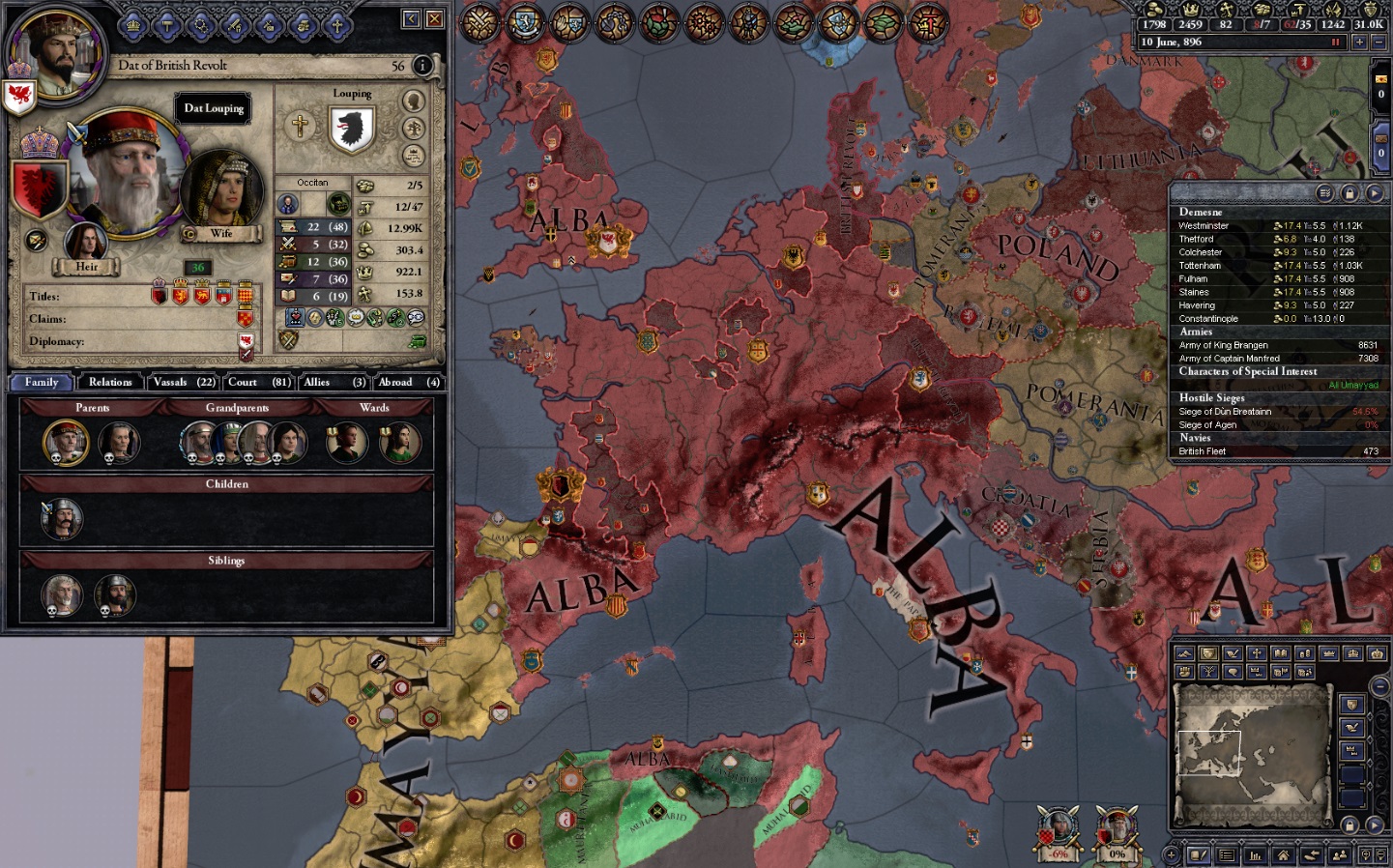This screenshot has width=1393, height=868.
Task: Open the ledger via the chart icon
Action: [1256, 854]
